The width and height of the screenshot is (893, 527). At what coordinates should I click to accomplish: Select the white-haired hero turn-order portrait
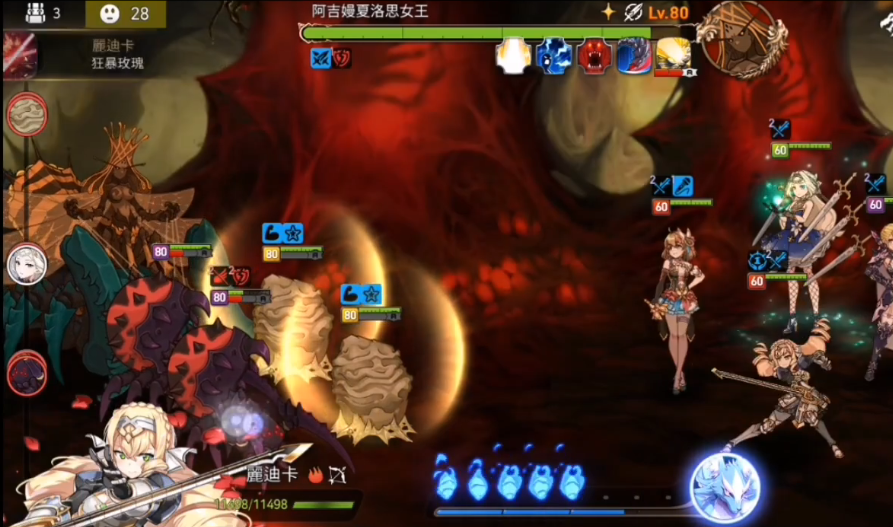pyautogui.click(x=27, y=265)
